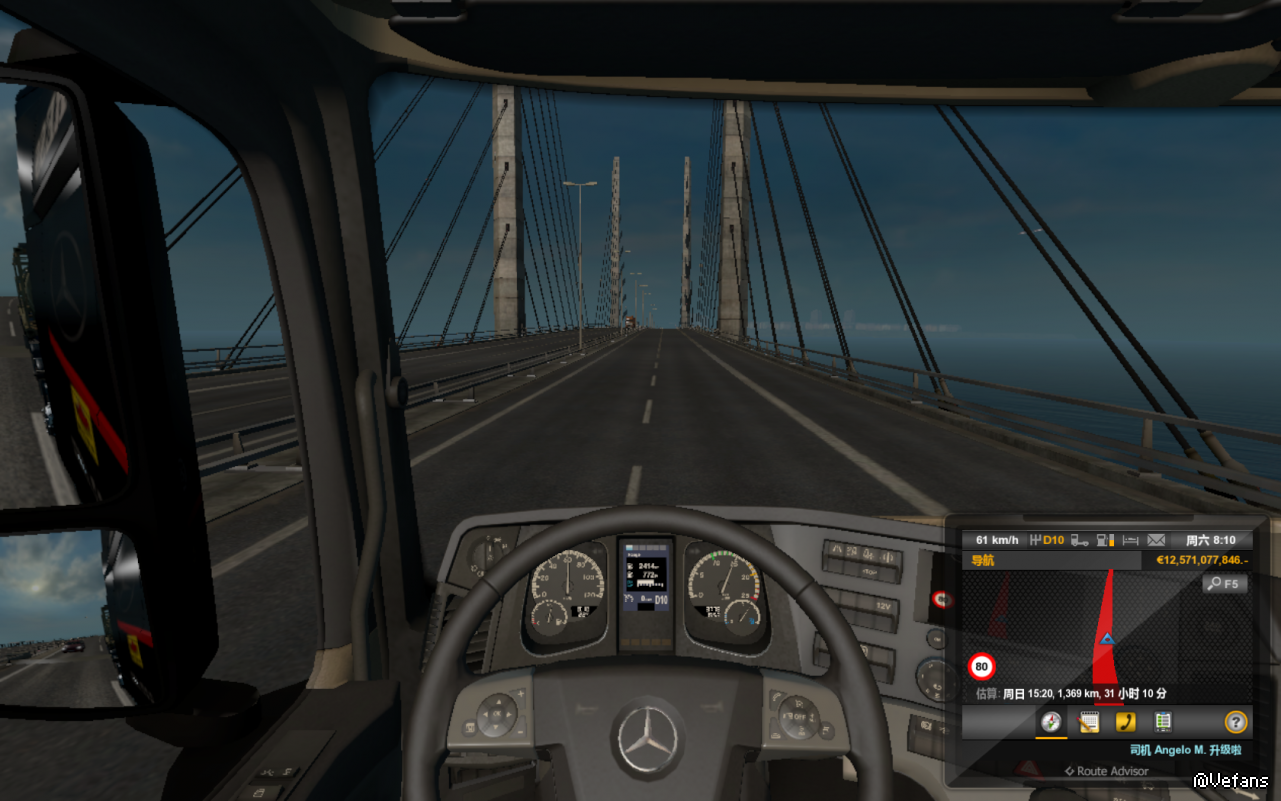The image size is (1281, 801).
Task: Read the Angelo M. driver notification
Action: tap(1185, 750)
